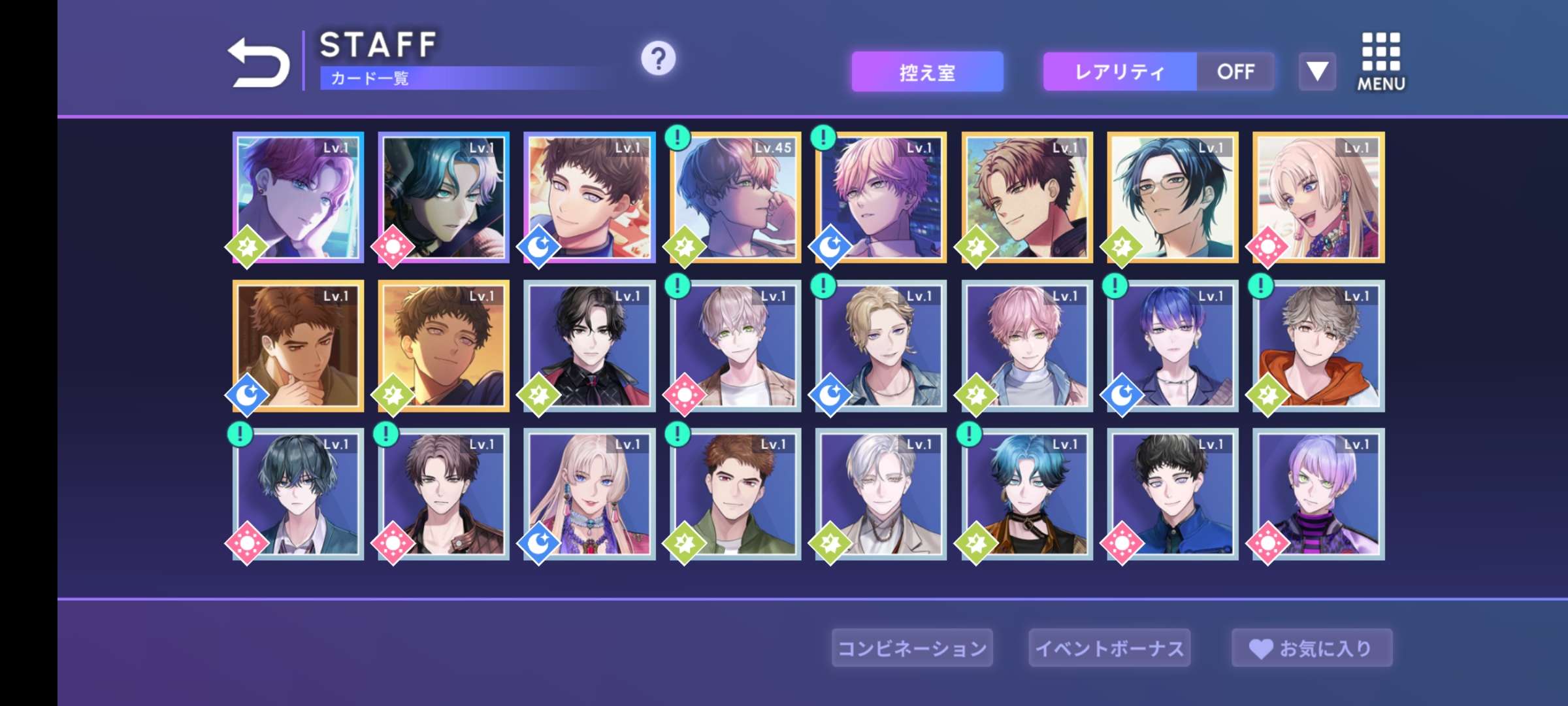
Task: Select the Lv.45 staff card
Action: point(736,197)
